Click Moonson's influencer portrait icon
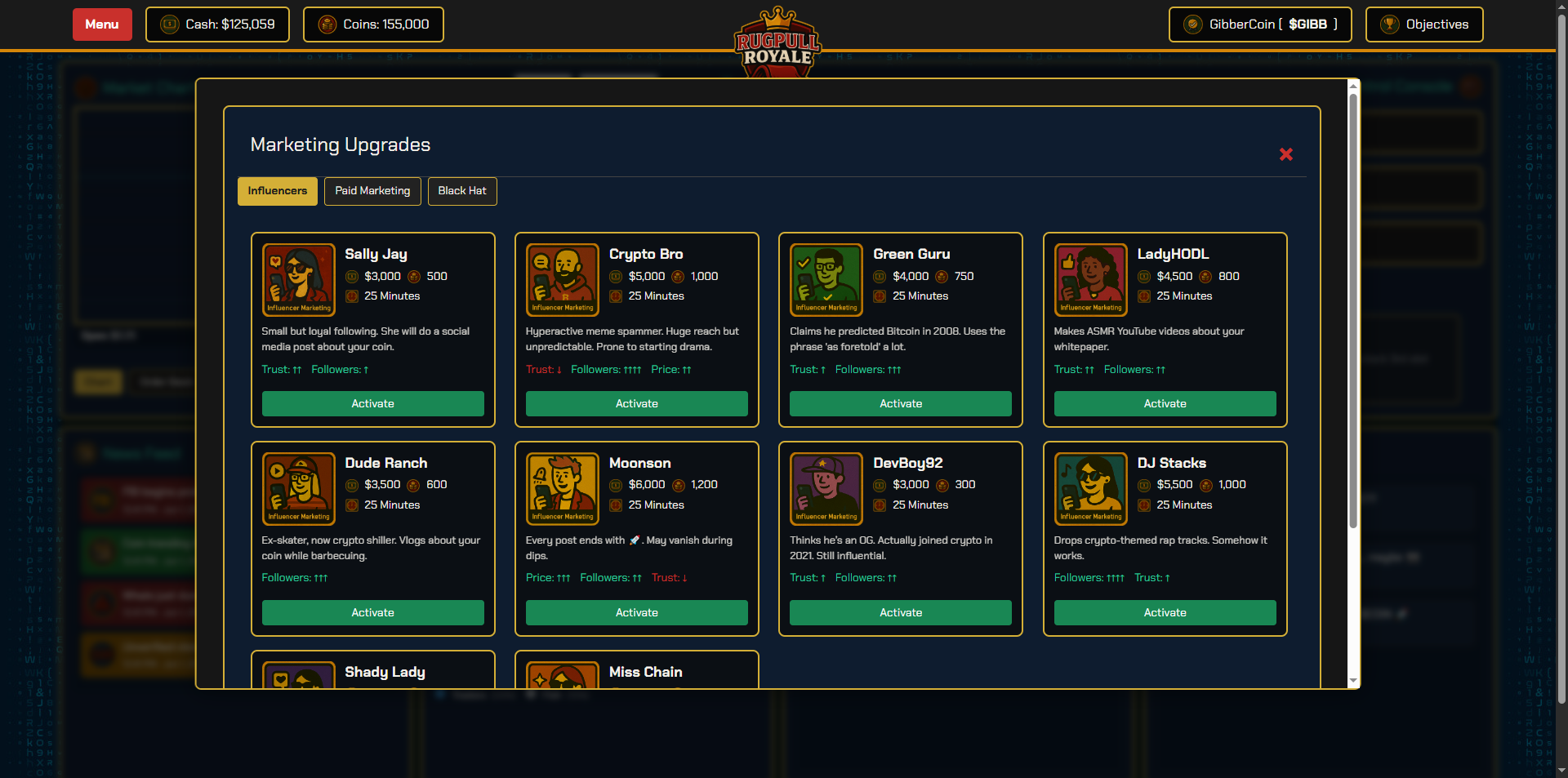 click(x=562, y=488)
